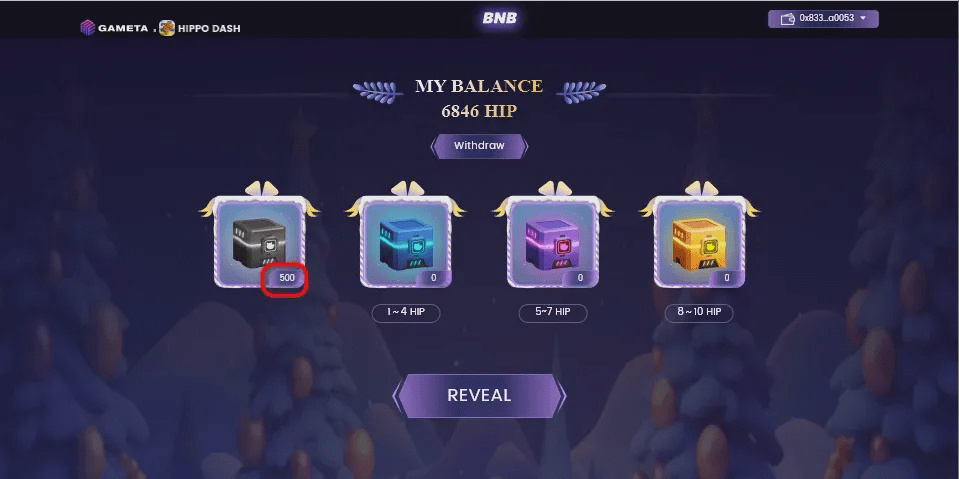This screenshot has height=479, width=959.
Task: Select the gold mystery box
Action: (x=699, y=242)
